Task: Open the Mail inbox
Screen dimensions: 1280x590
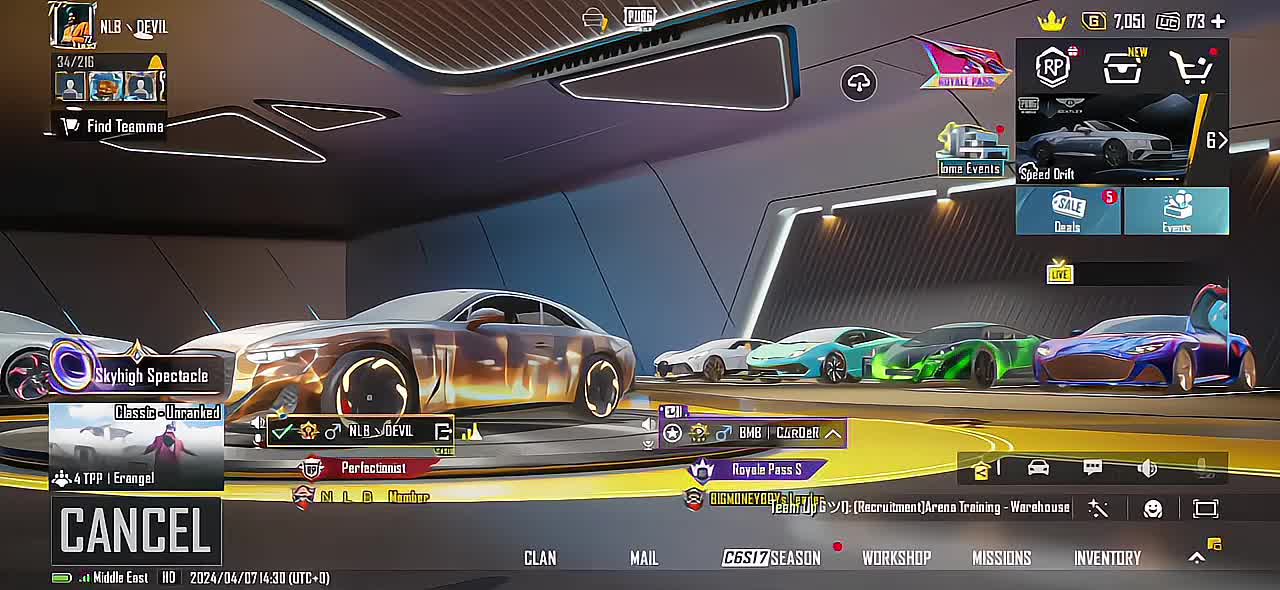Action: coord(644,558)
